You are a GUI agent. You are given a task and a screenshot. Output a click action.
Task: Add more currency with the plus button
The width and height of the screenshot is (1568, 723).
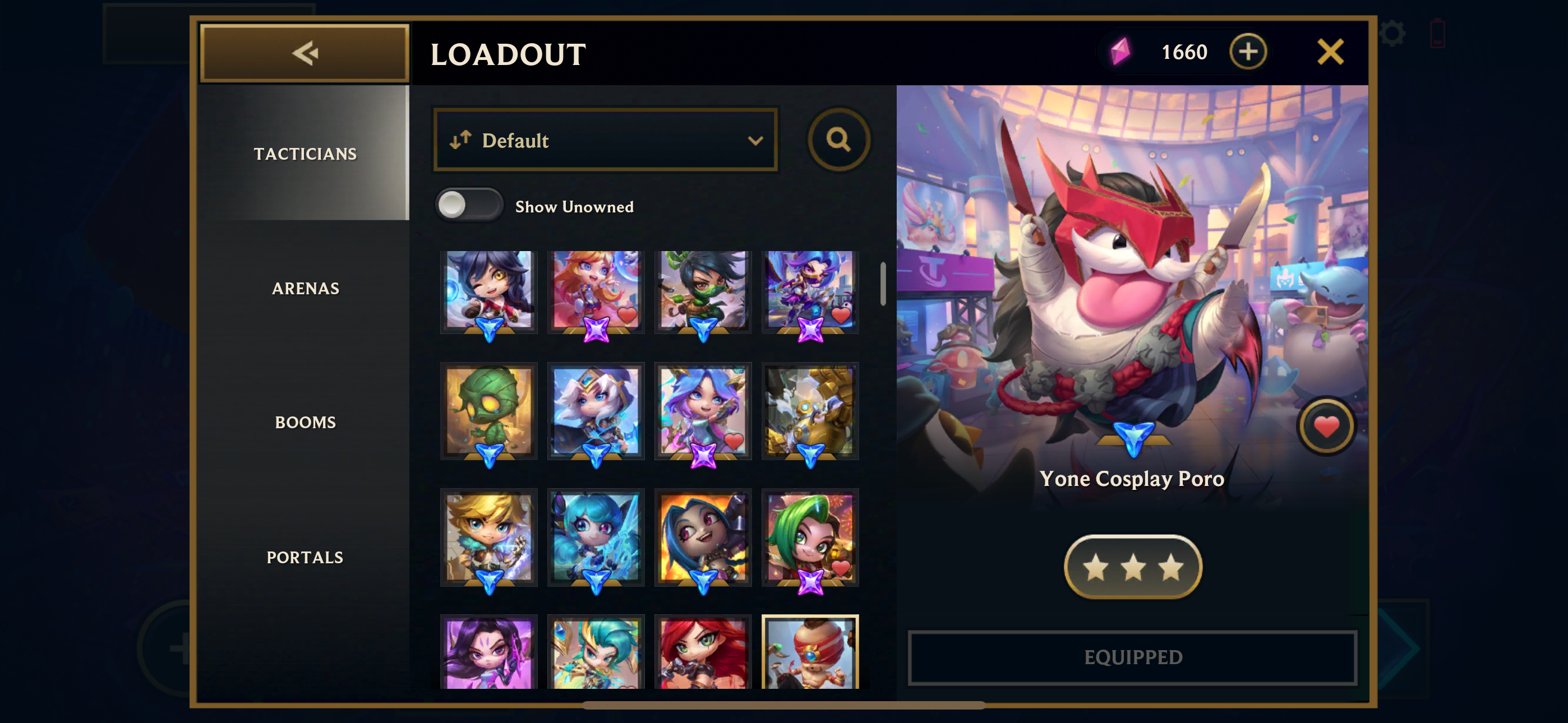[1247, 52]
